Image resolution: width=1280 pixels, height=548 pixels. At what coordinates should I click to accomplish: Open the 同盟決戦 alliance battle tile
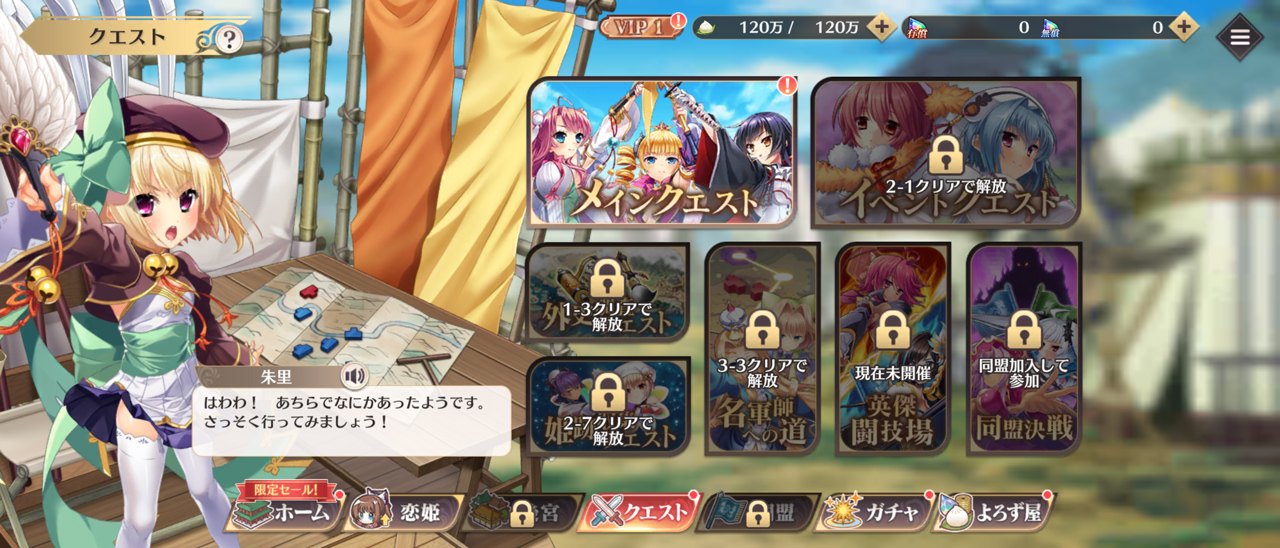1023,349
